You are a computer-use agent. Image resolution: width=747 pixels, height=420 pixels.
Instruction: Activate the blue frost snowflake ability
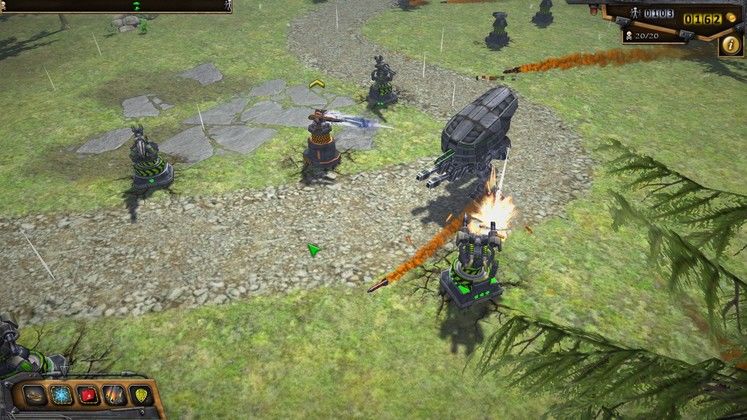pos(63,396)
